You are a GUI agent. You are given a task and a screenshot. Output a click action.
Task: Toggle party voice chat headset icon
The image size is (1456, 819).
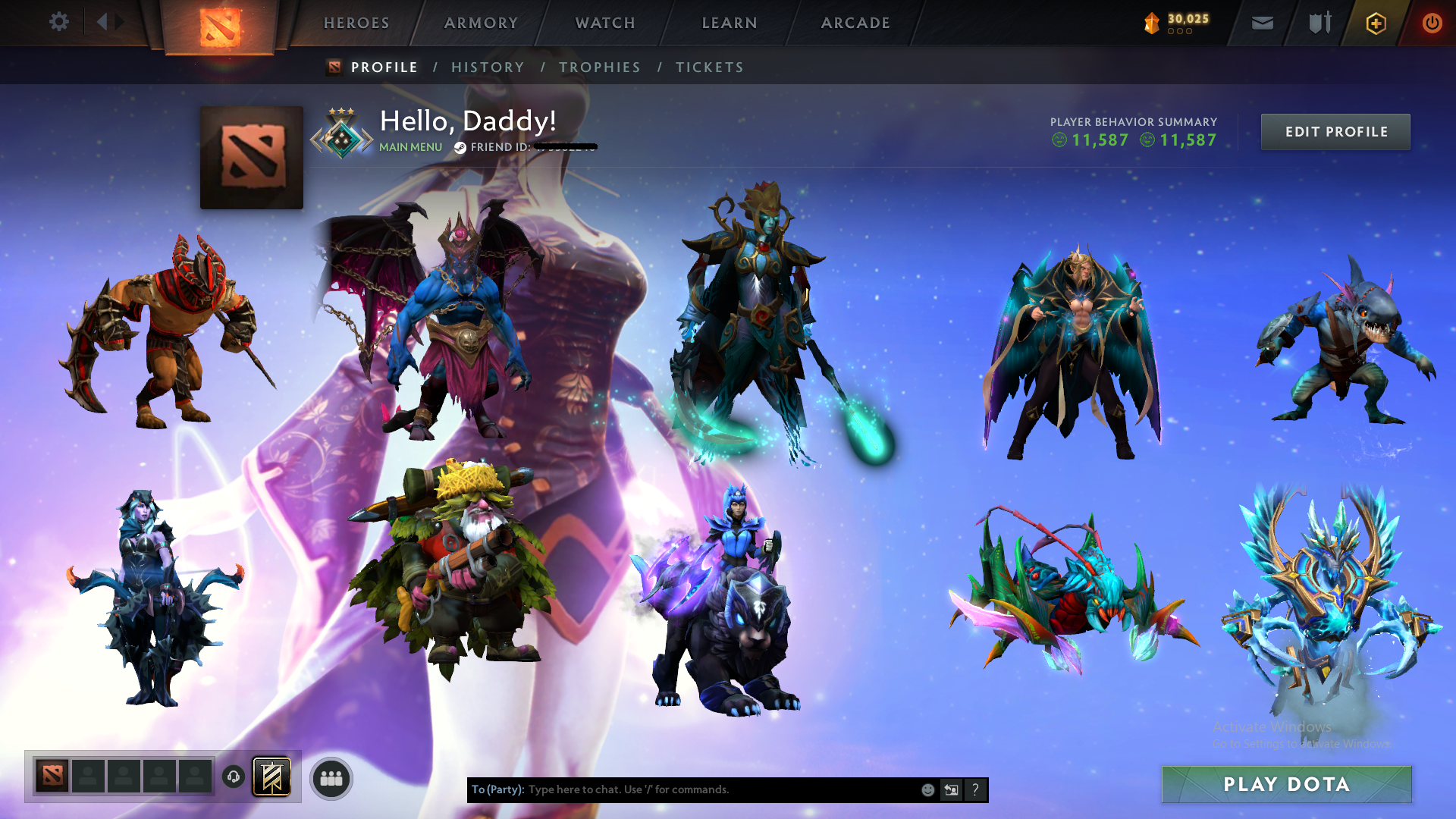click(x=234, y=777)
